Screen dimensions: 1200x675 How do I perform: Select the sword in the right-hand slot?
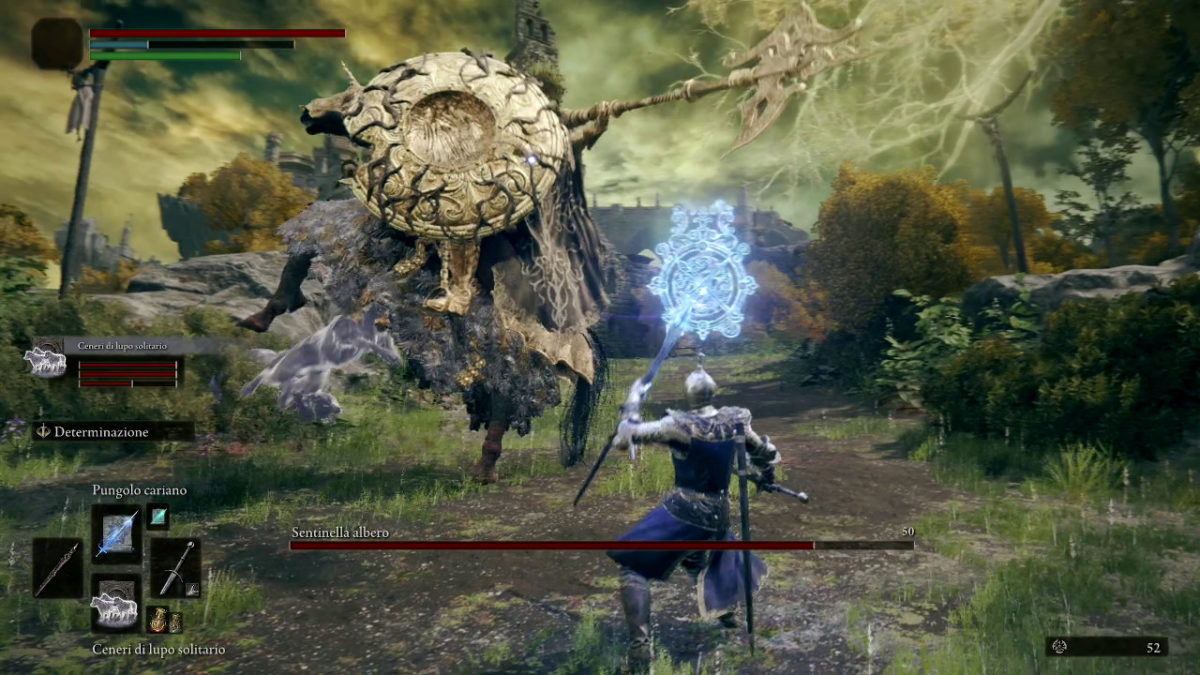coord(176,567)
